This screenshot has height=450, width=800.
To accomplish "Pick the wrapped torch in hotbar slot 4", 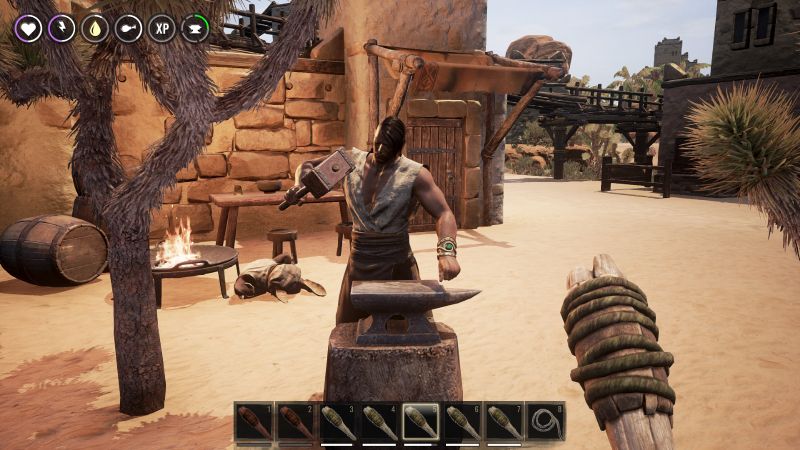I will pyautogui.click(x=378, y=422).
